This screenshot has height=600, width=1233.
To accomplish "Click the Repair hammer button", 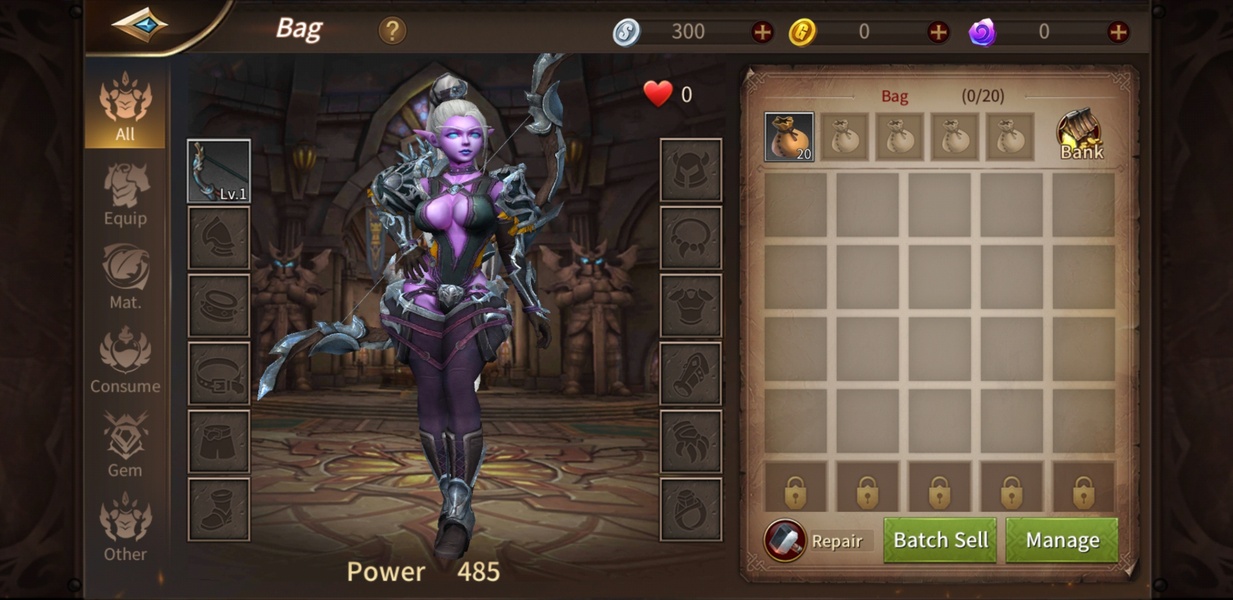I will point(785,540).
